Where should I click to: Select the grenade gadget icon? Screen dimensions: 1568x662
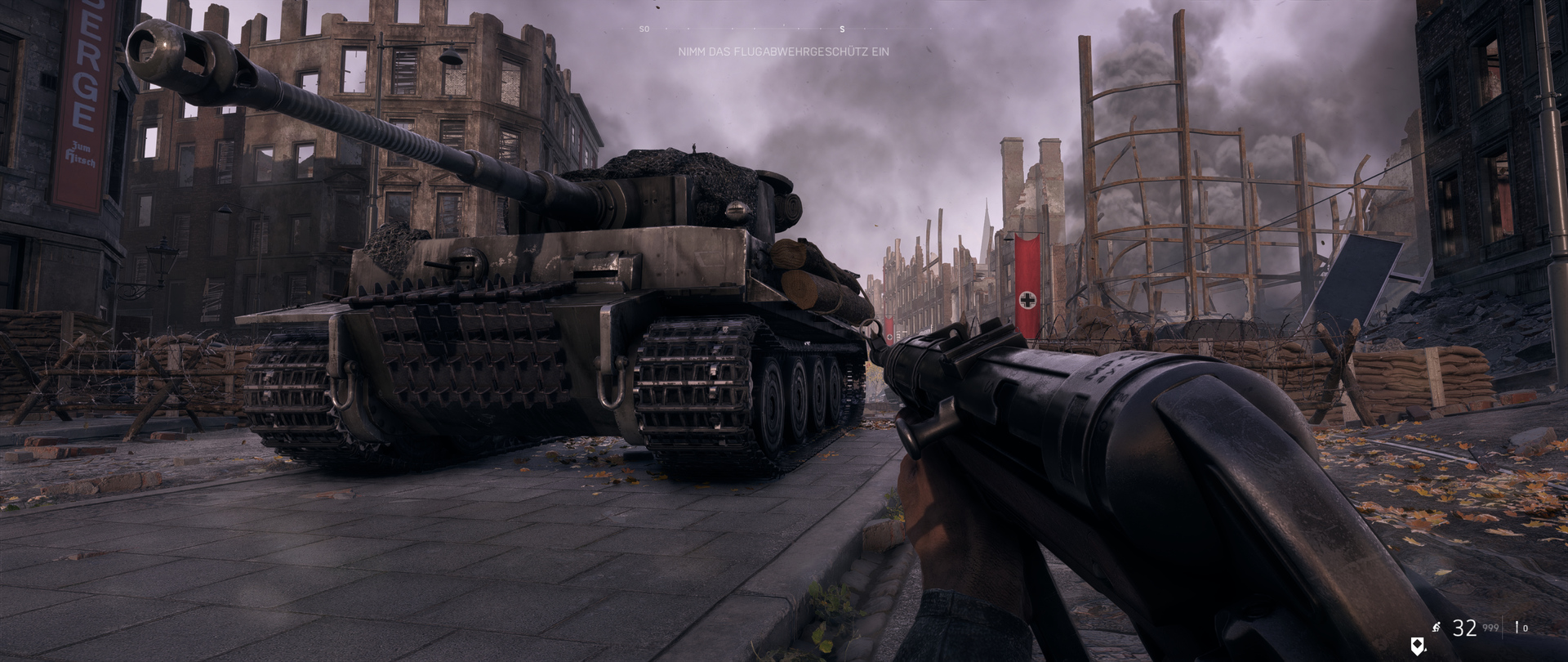[1518, 628]
